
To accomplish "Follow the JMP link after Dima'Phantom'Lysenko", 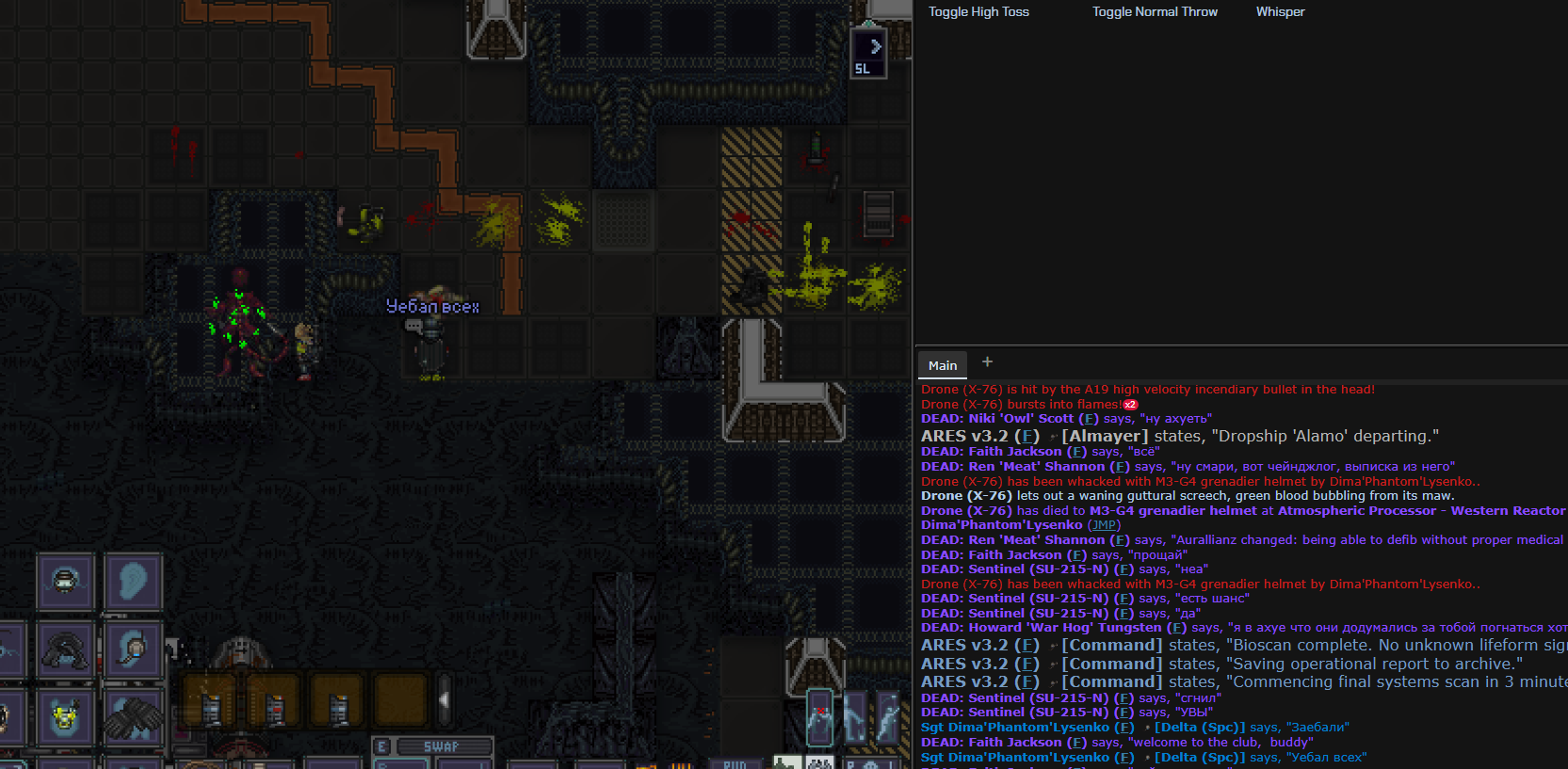I will [1104, 525].
